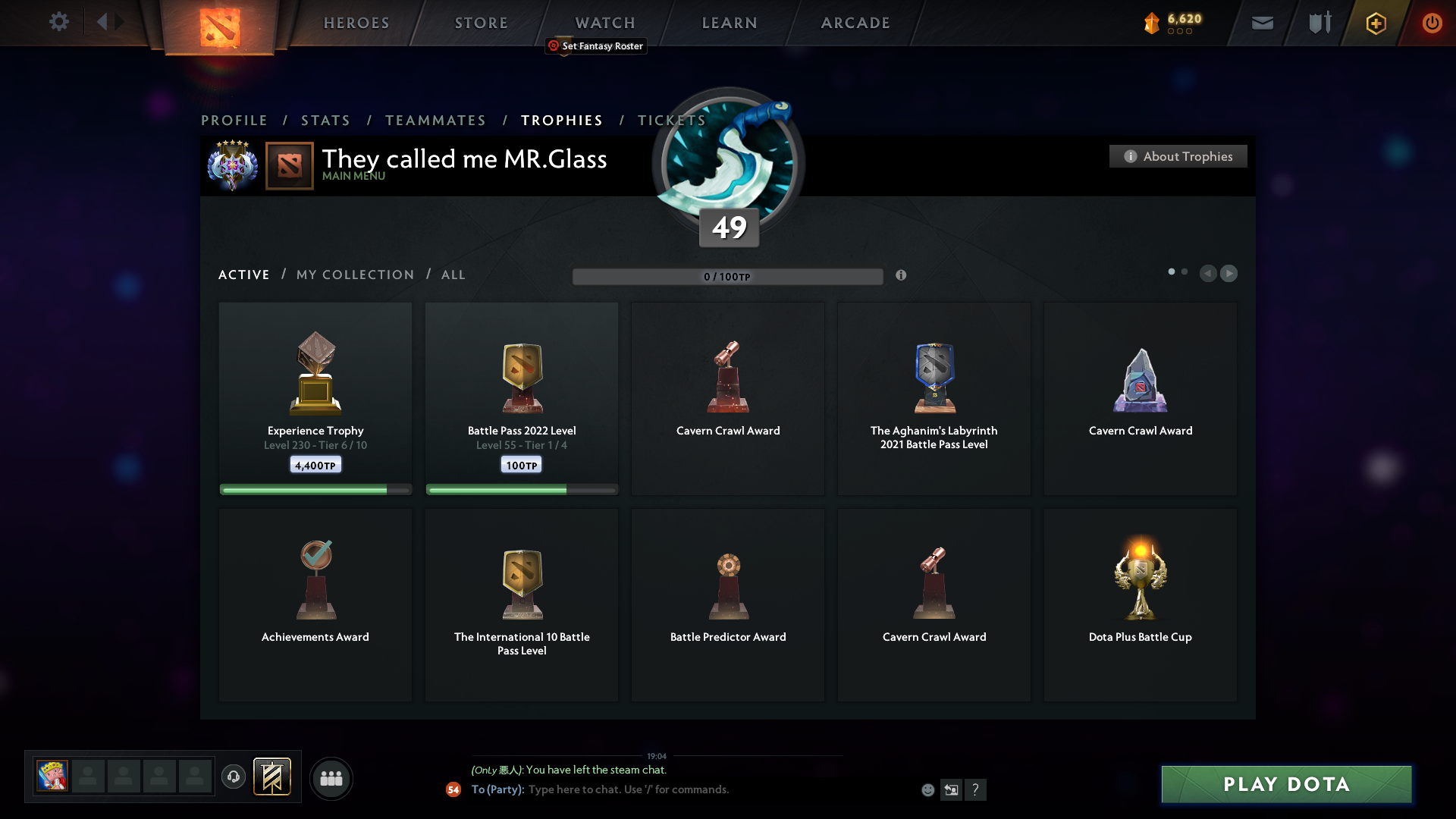Click the About Trophies button
Screen dimensions: 1456x819
1178,156
